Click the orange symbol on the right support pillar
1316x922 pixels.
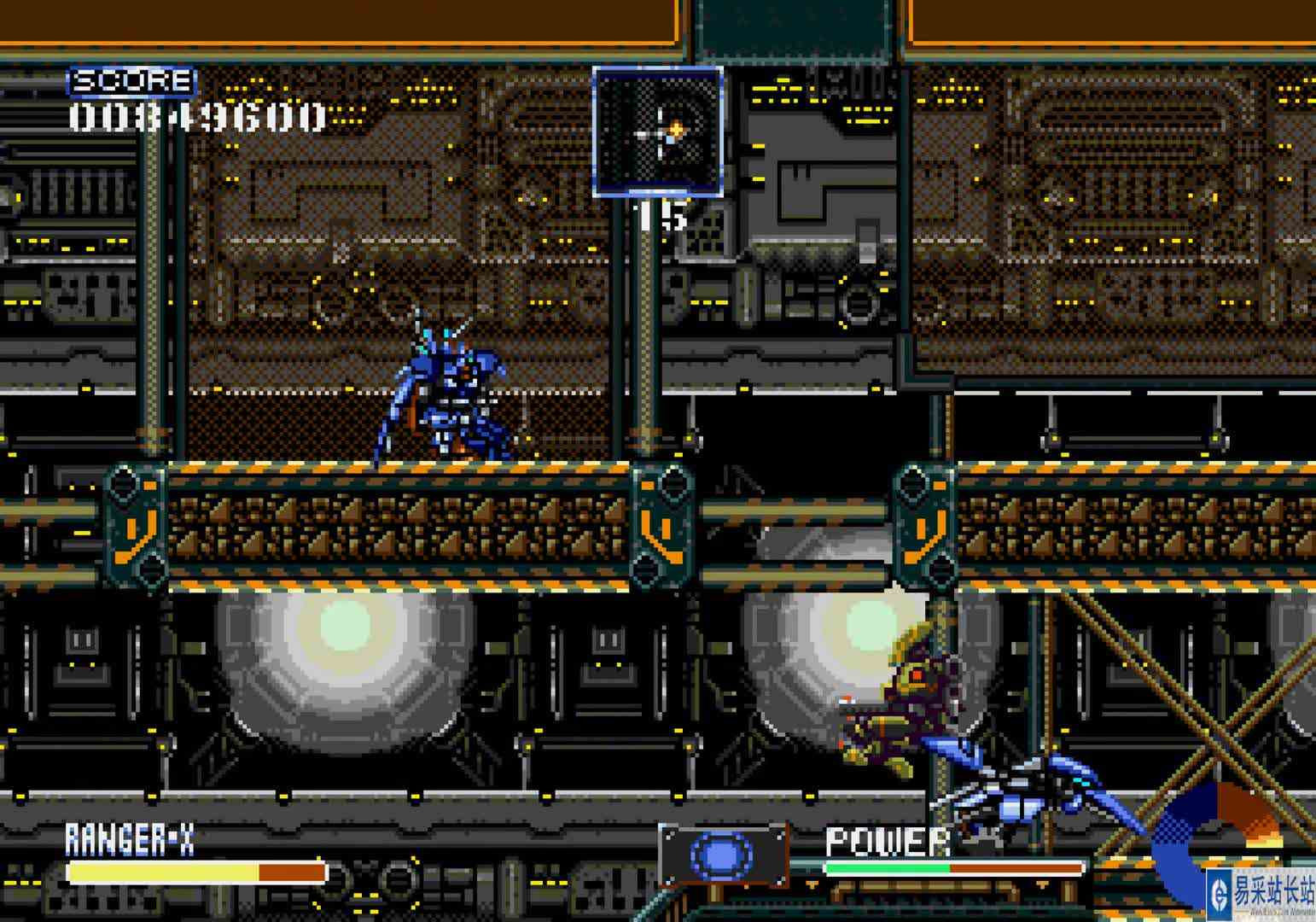[923, 538]
